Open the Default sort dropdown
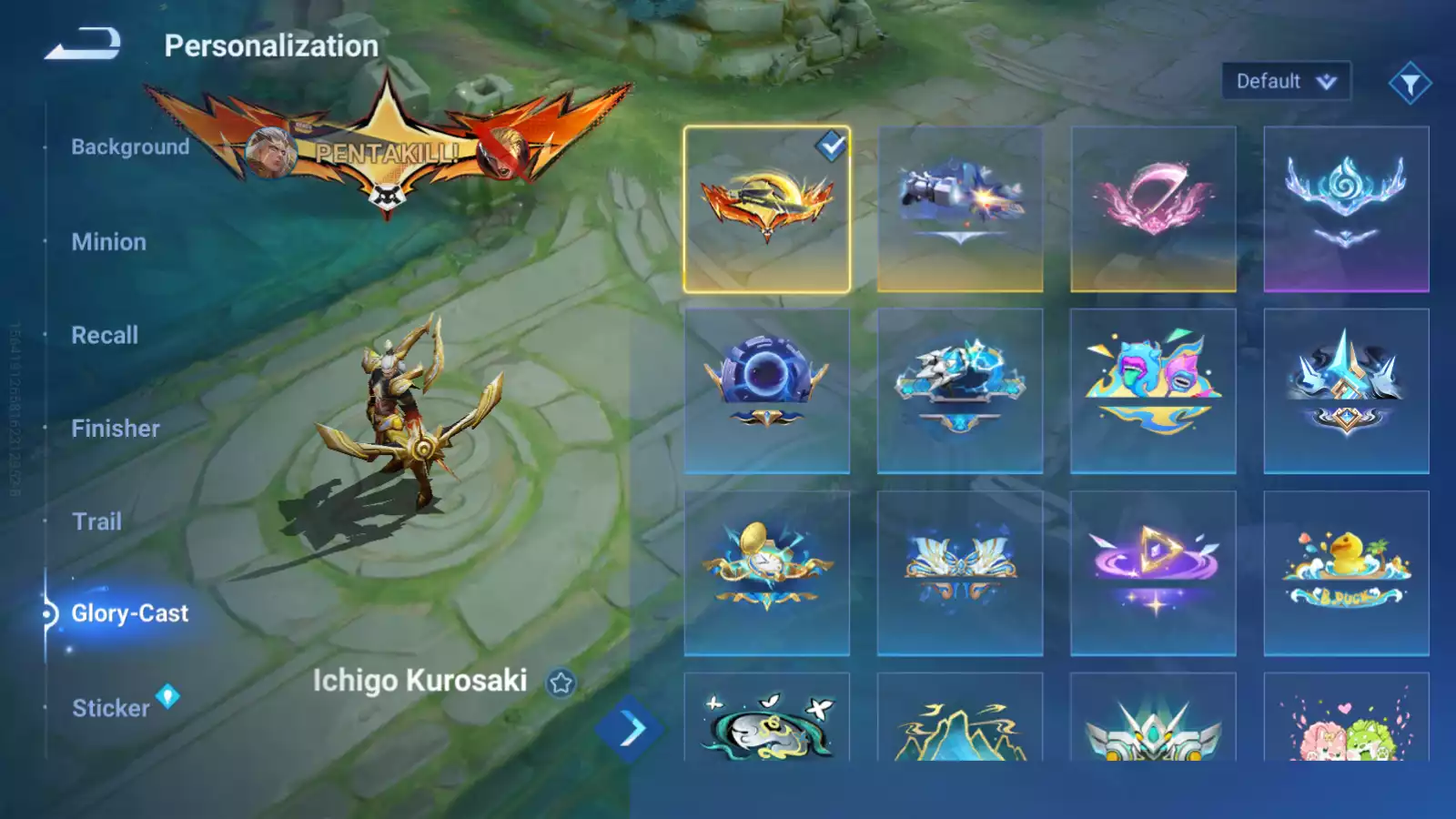This screenshot has width=1456, height=819. coord(1285,82)
